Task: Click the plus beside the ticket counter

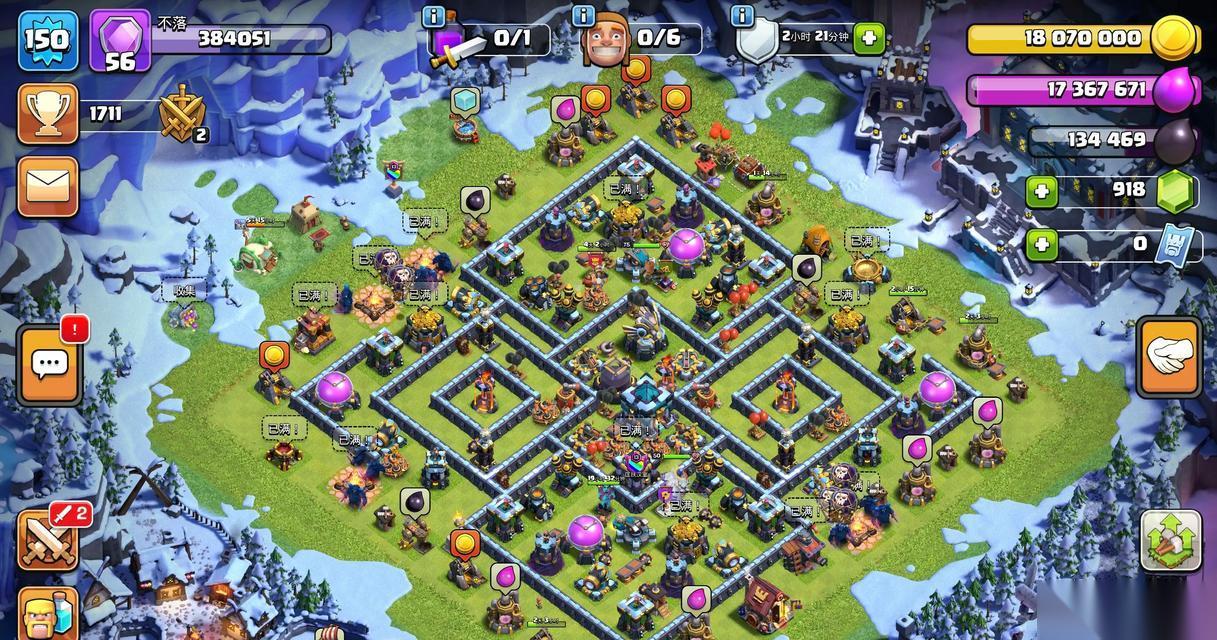Action: 1042,243
